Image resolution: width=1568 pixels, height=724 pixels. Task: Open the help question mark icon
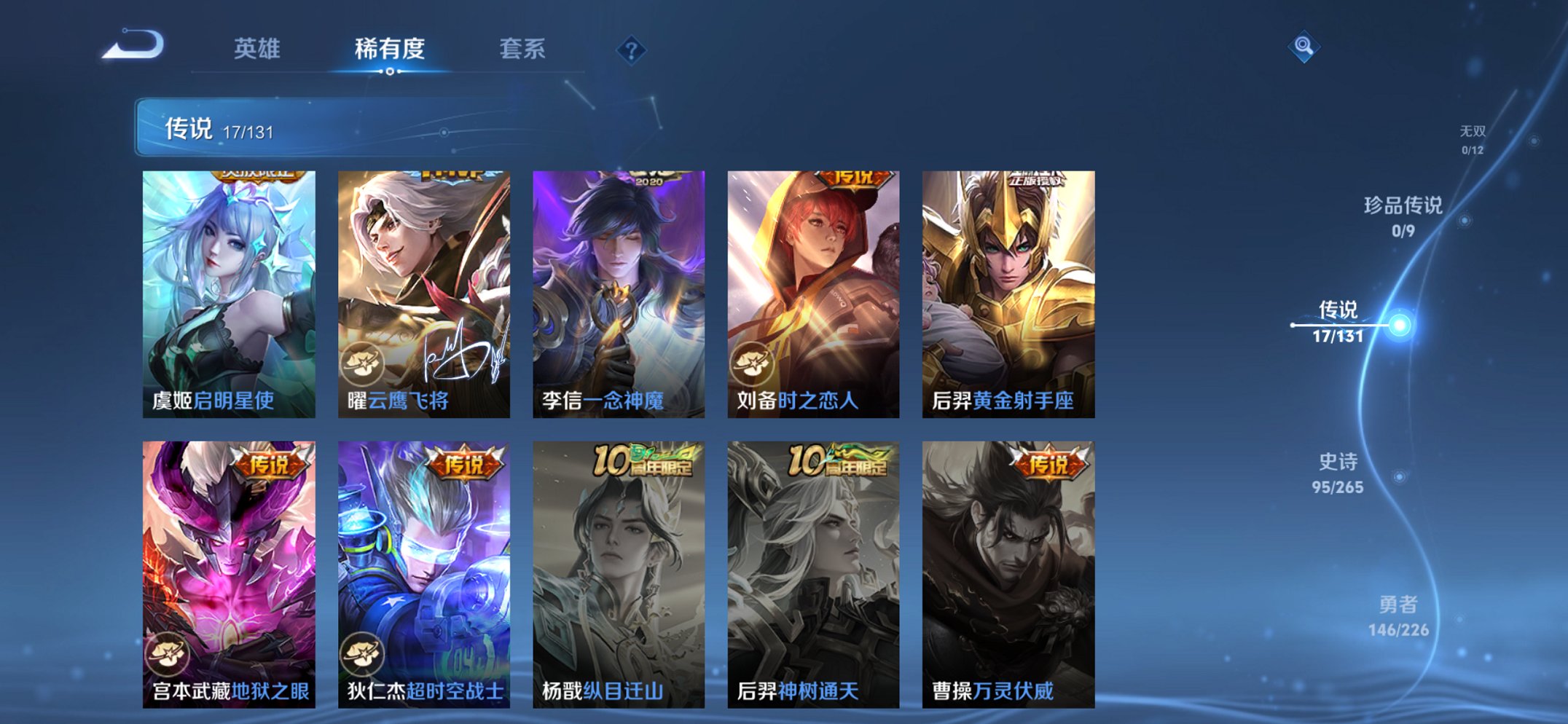tap(631, 50)
